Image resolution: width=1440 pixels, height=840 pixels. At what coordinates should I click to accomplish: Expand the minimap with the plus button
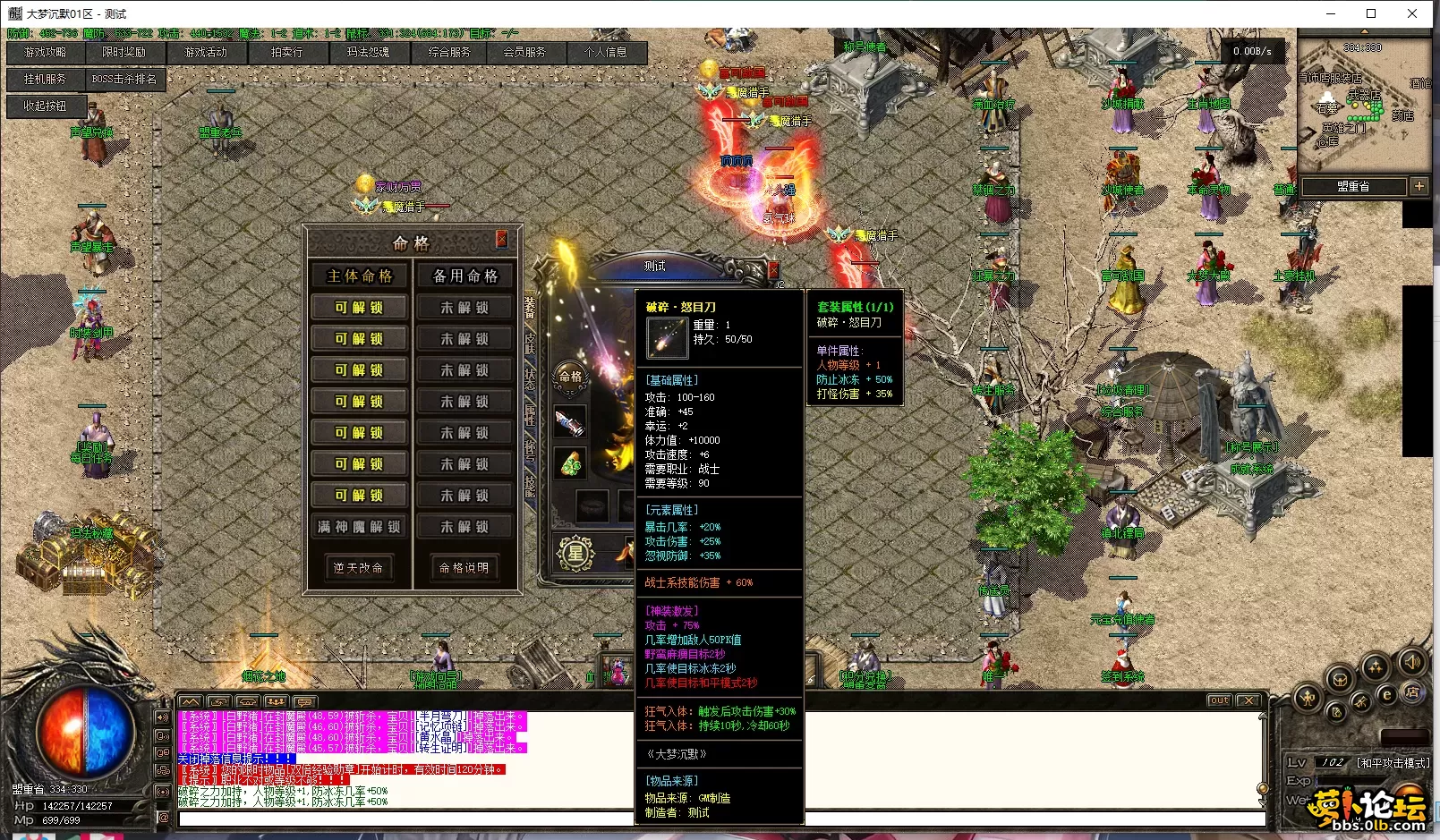tap(1419, 186)
